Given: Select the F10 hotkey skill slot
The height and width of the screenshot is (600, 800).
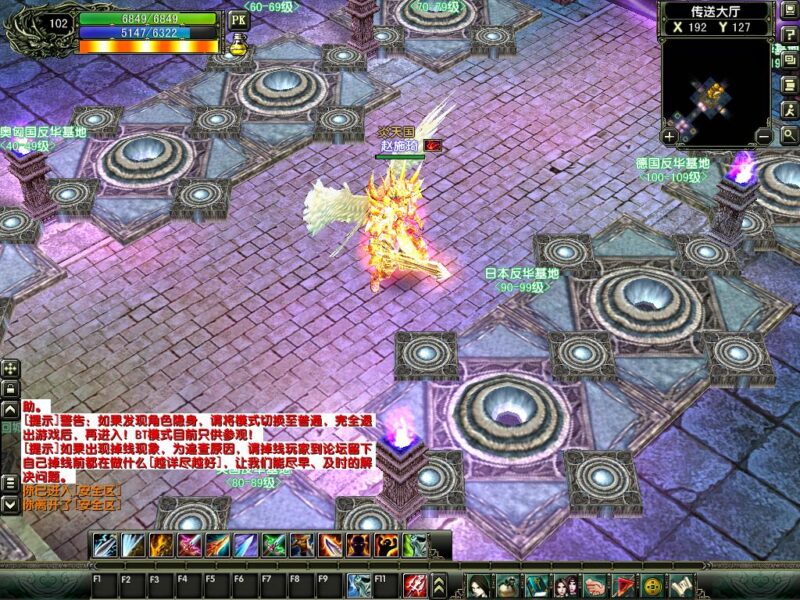Looking at the screenshot, I should [358, 587].
